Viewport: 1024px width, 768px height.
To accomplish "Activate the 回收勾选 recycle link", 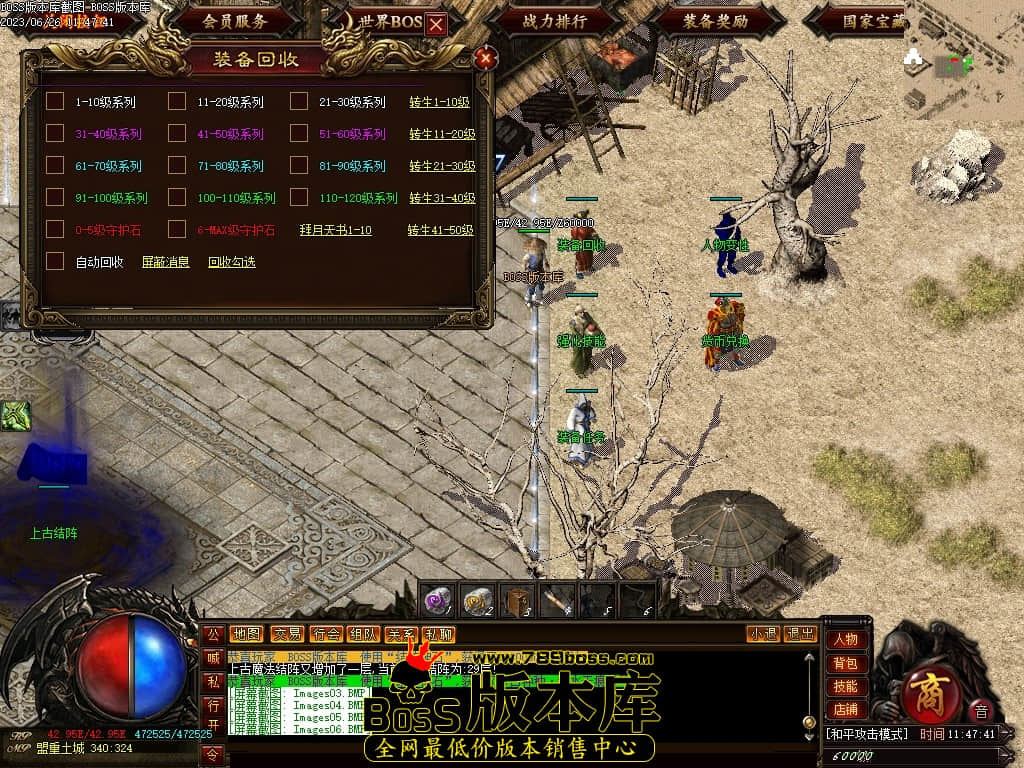I will pyautogui.click(x=231, y=262).
